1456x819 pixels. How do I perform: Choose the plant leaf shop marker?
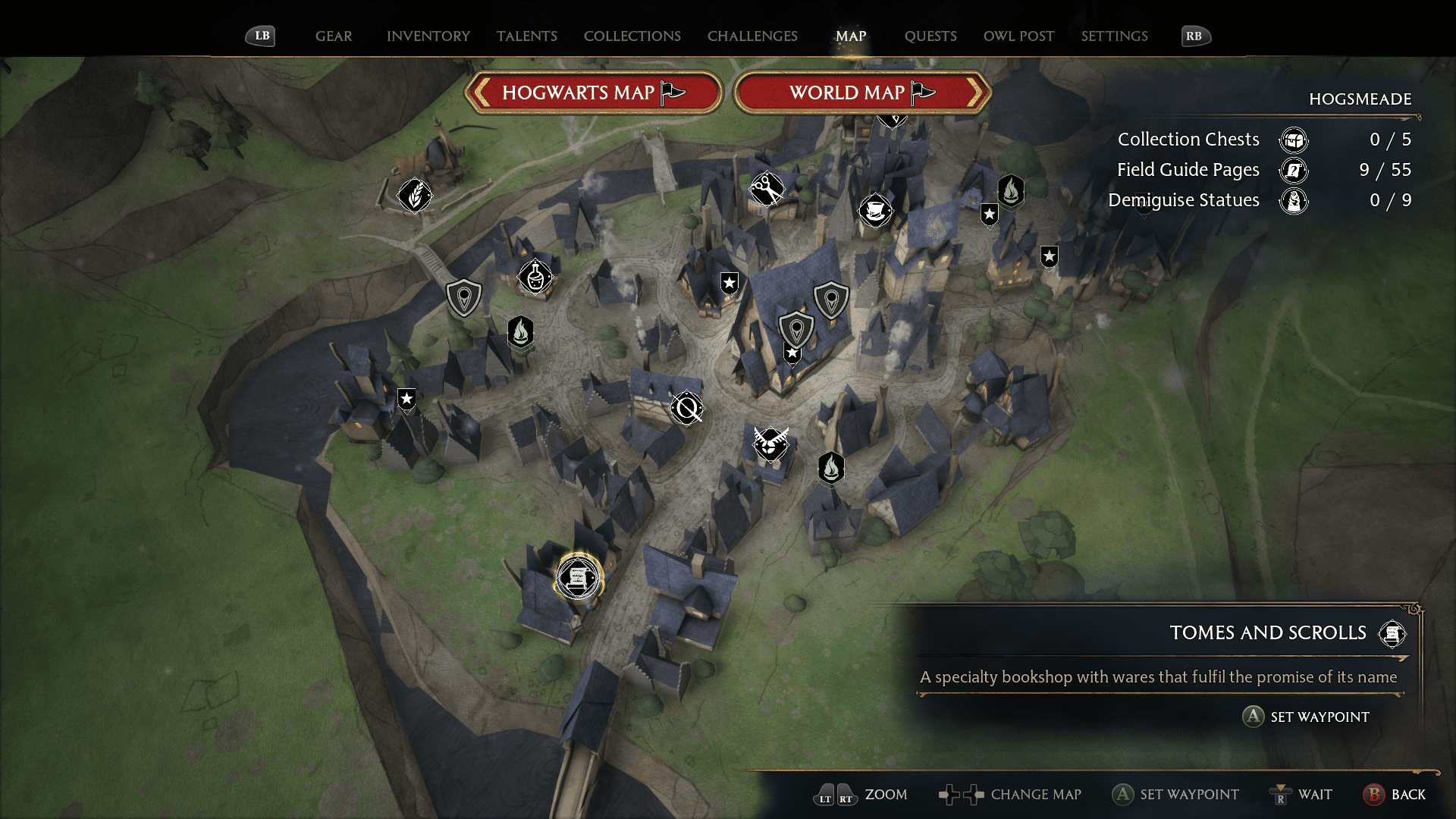415,196
